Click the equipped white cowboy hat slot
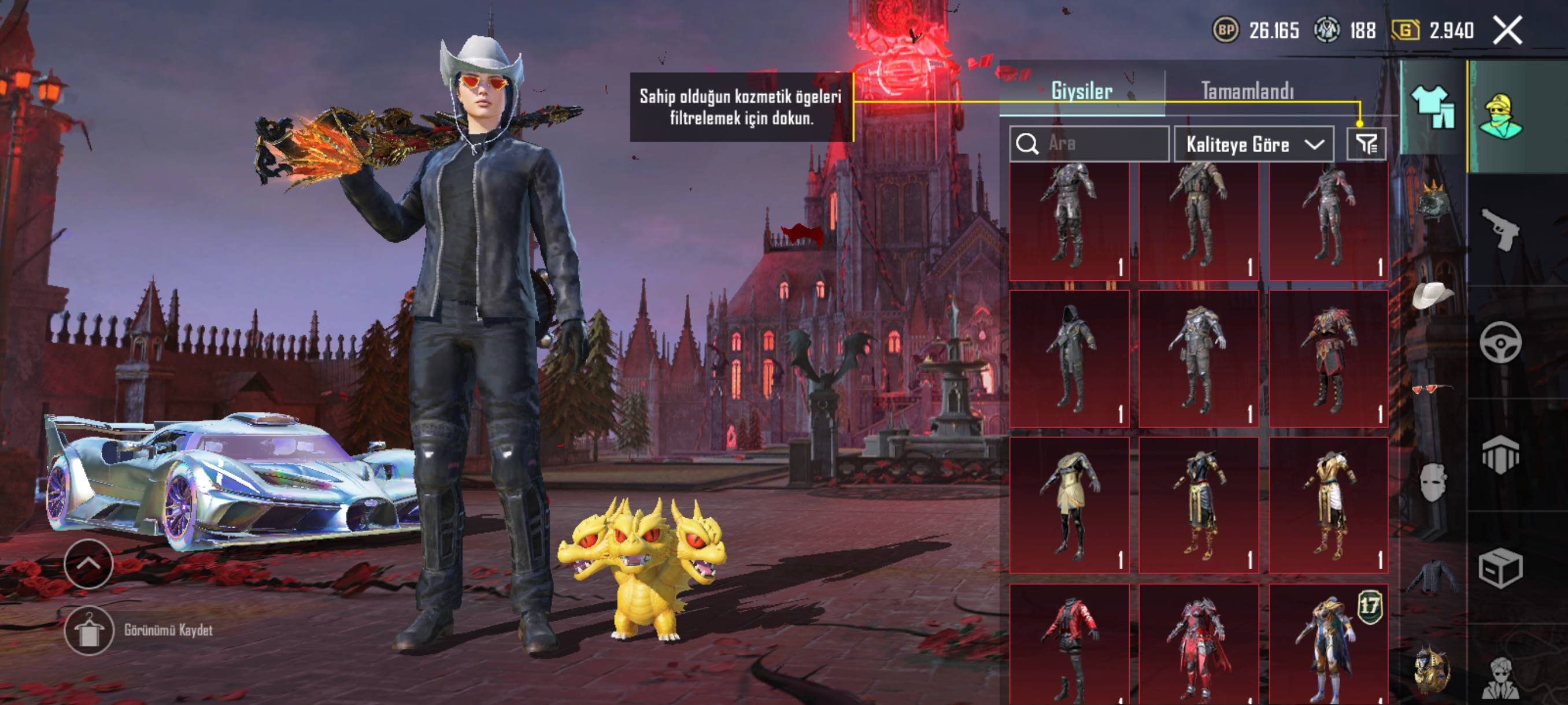The image size is (1568, 705). pyautogui.click(x=1432, y=296)
